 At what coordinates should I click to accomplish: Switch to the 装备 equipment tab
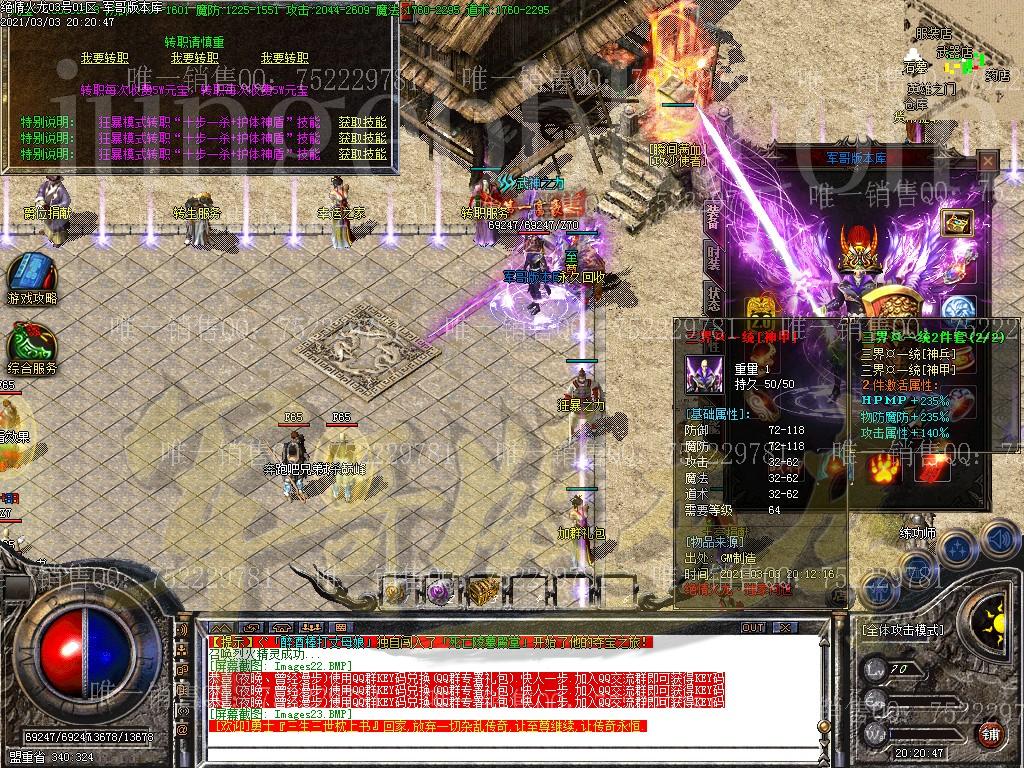pos(713,213)
